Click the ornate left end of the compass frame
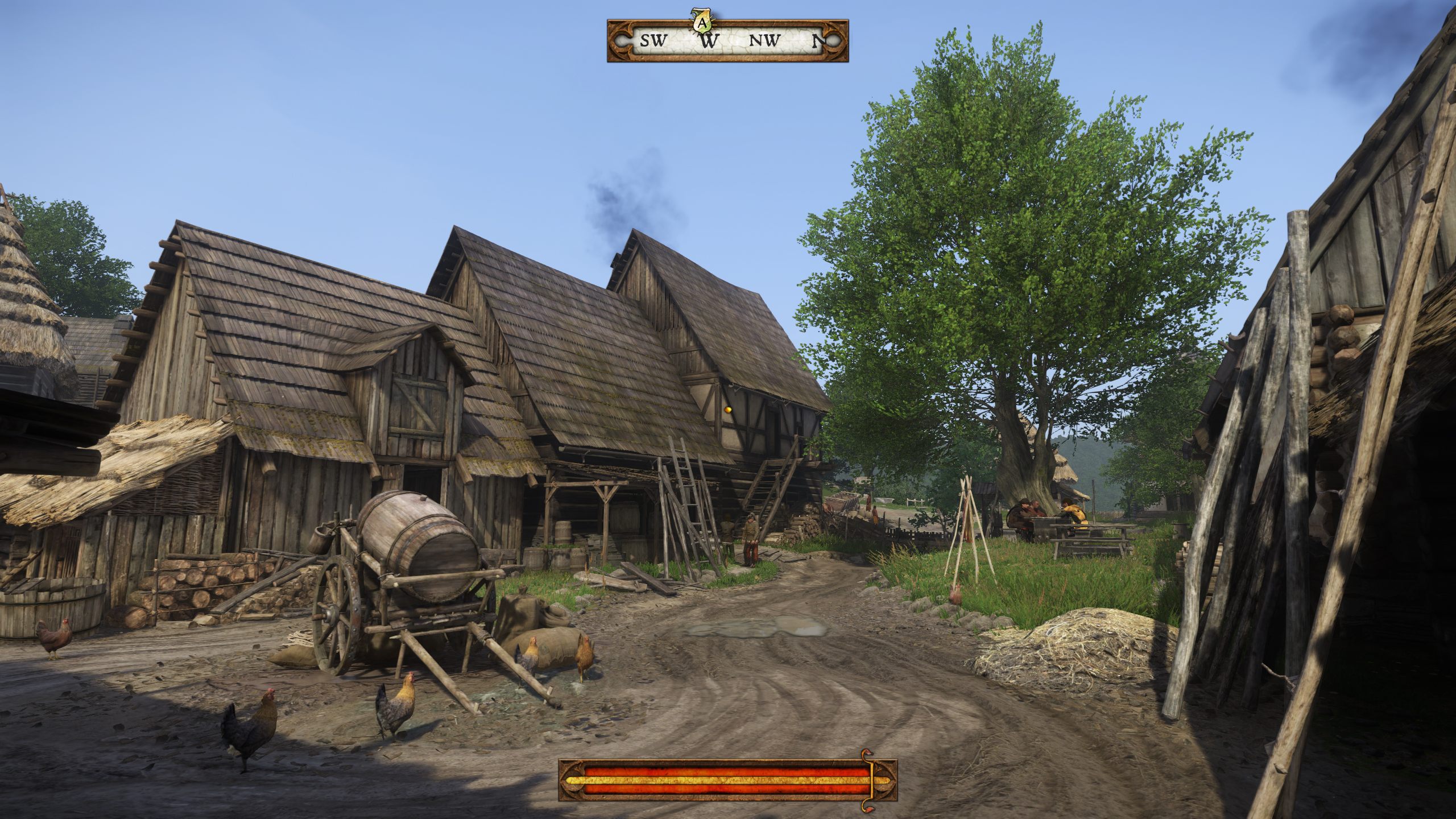1456x819 pixels. (x=620, y=40)
